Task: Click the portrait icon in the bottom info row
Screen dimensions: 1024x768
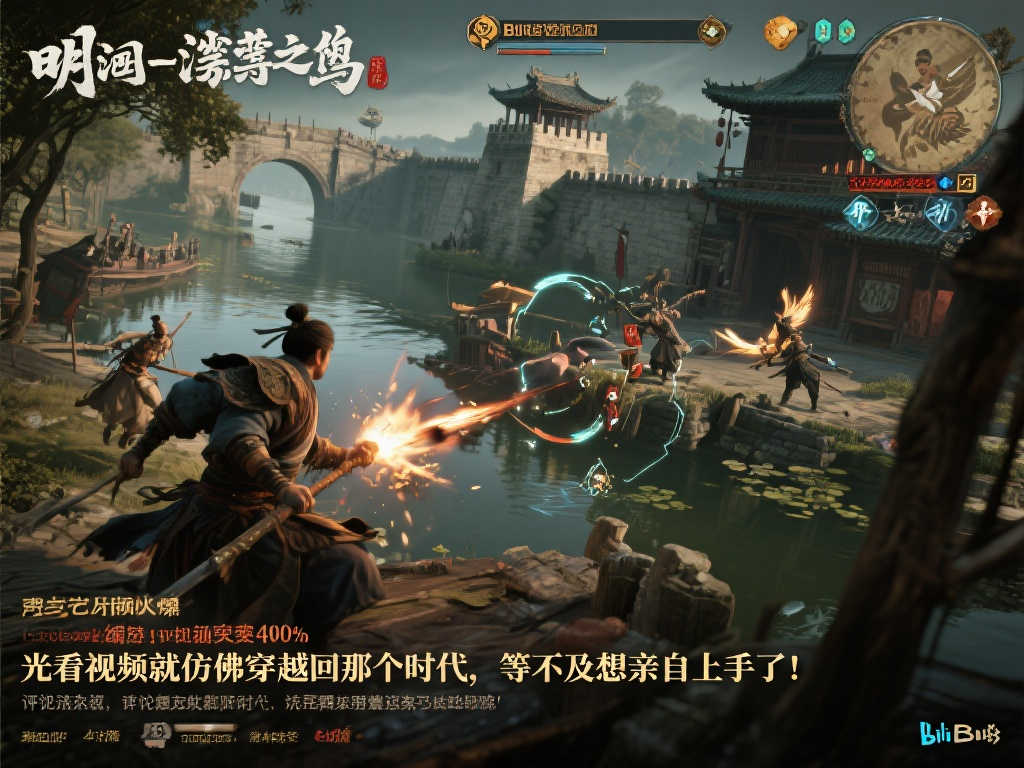Action: coord(155,735)
